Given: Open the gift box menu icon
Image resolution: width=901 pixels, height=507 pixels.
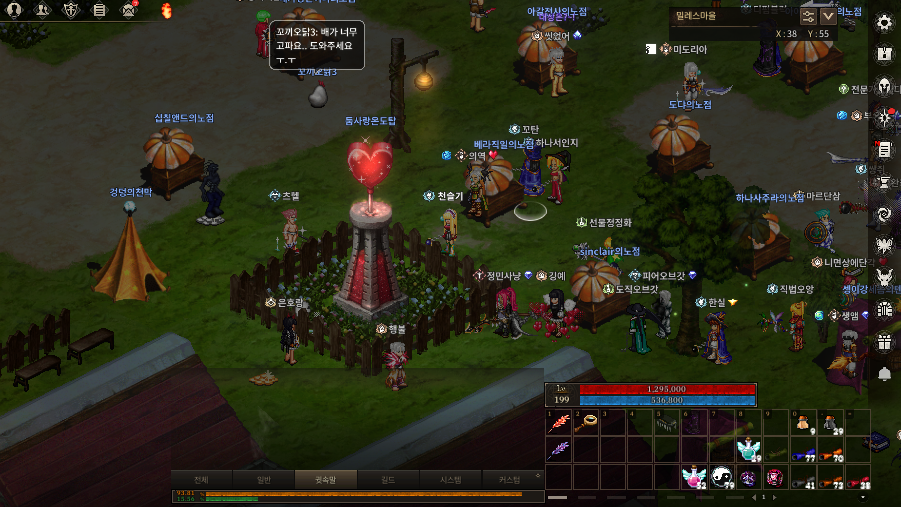Looking at the screenshot, I should pyautogui.click(x=884, y=342).
